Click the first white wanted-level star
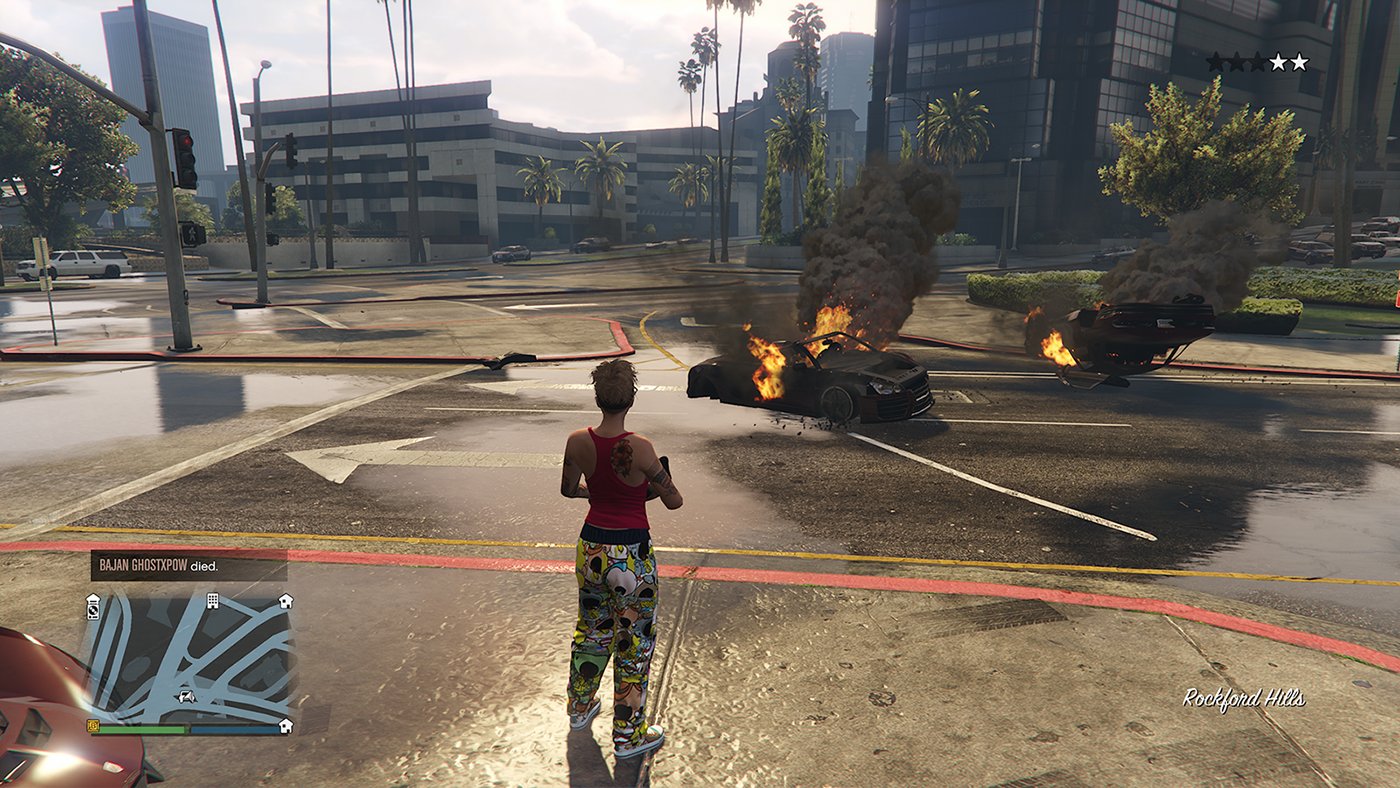 (x=1278, y=62)
